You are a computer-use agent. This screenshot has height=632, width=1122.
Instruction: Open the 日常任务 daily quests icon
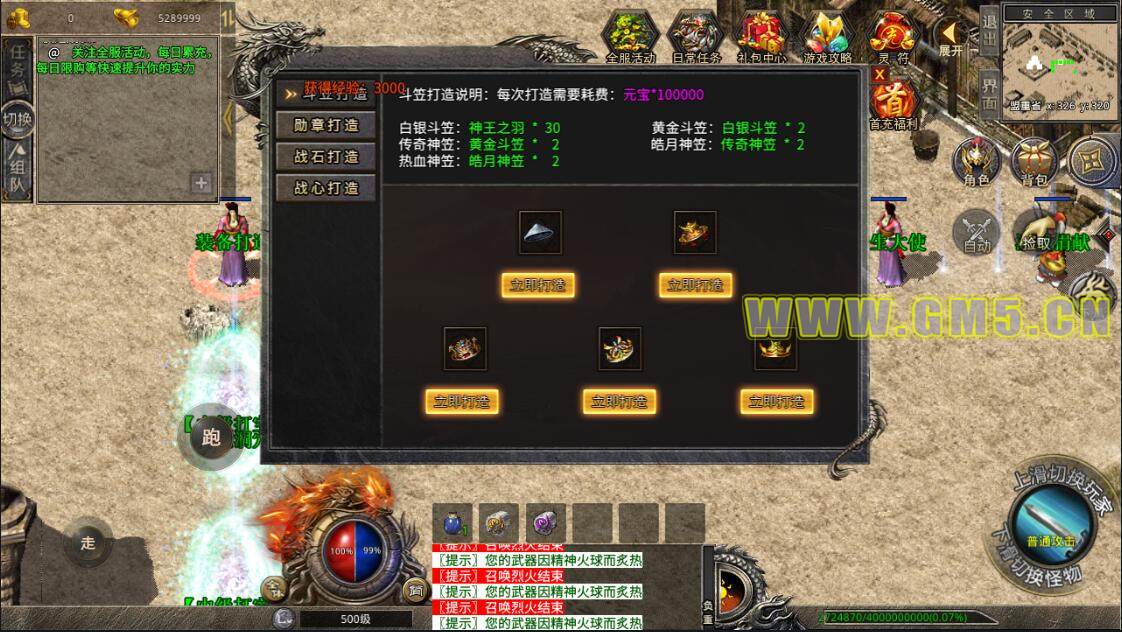pyautogui.click(x=697, y=37)
